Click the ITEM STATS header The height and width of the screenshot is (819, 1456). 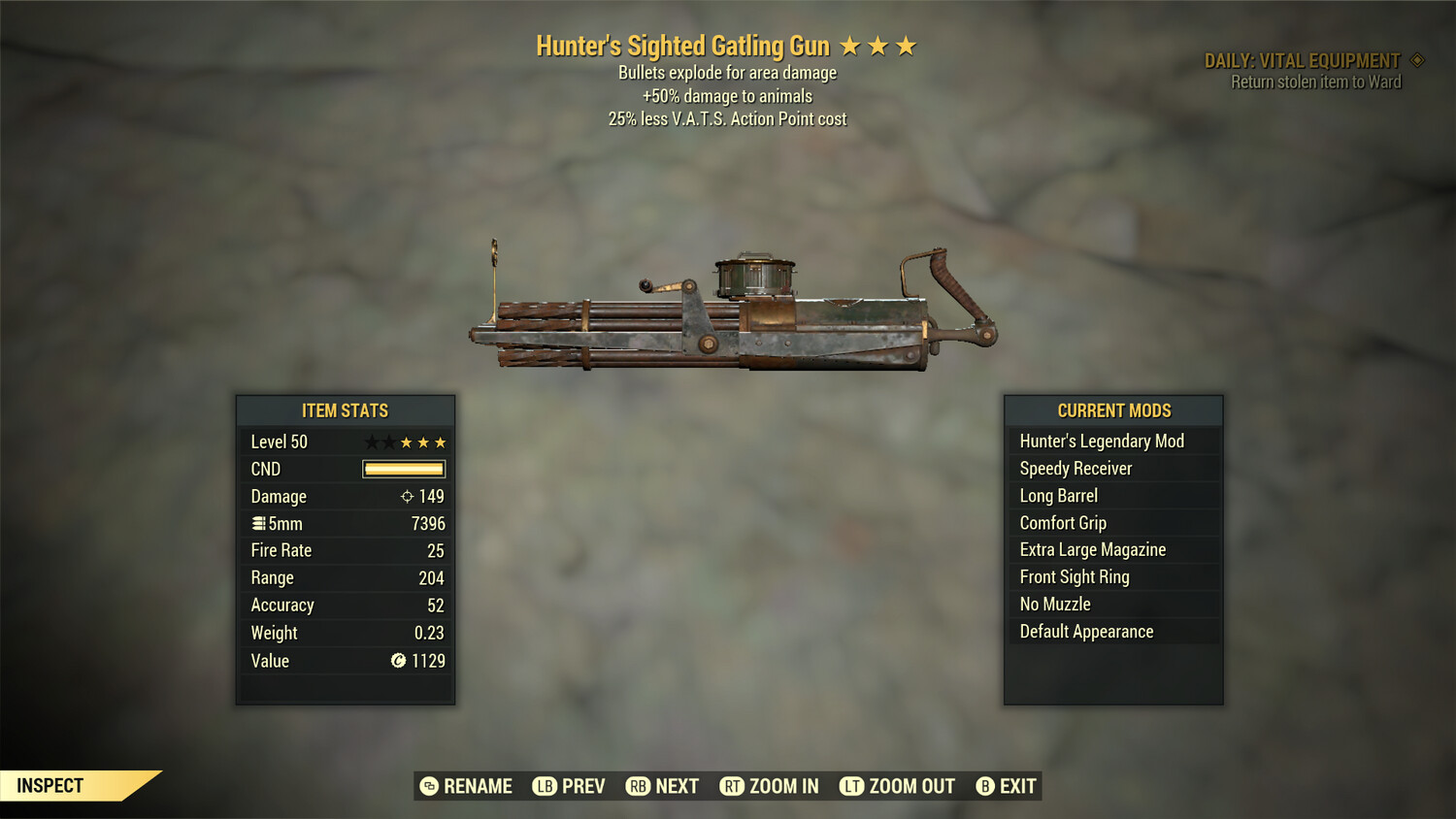coord(345,410)
